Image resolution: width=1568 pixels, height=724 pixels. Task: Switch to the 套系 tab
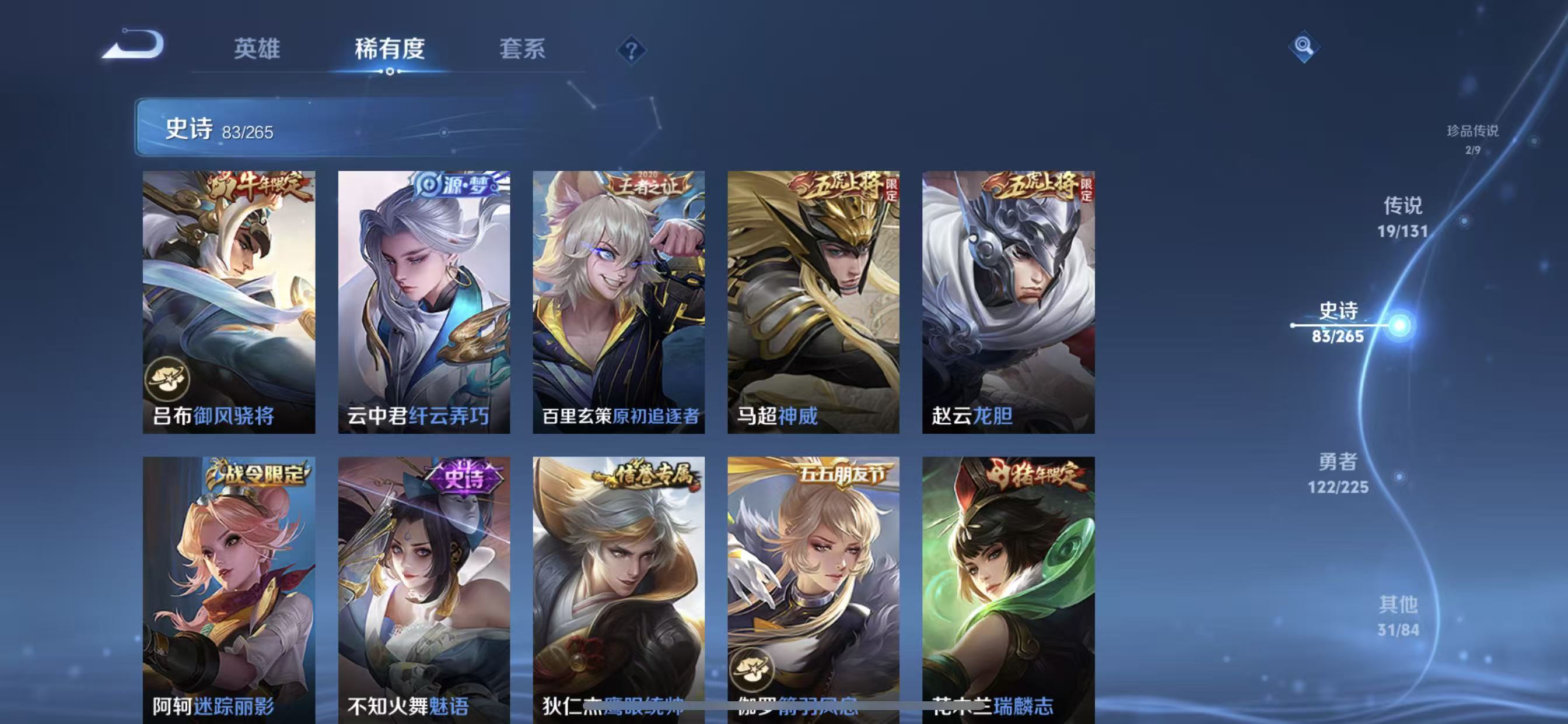pyautogui.click(x=524, y=48)
